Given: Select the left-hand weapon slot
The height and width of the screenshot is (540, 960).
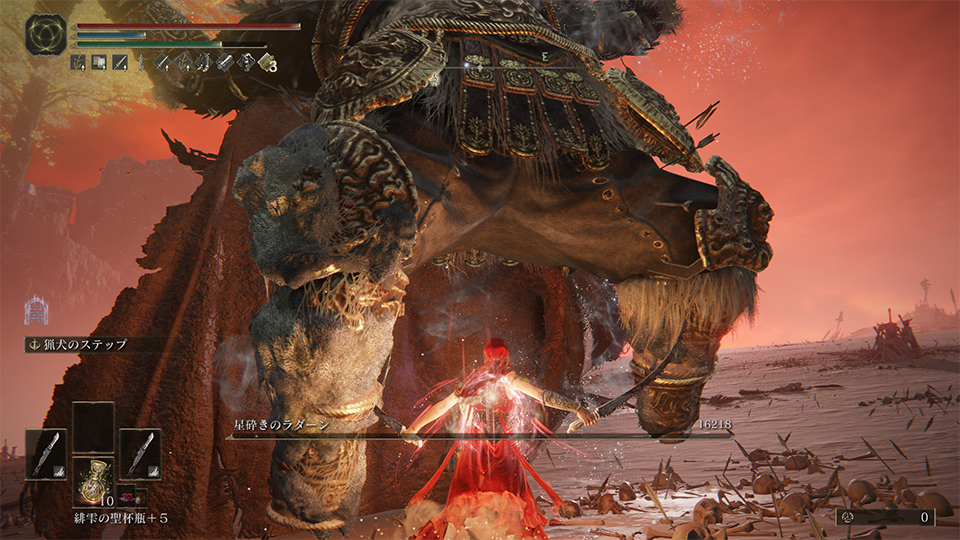Looking at the screenshot, I should (x=46, y=455).
